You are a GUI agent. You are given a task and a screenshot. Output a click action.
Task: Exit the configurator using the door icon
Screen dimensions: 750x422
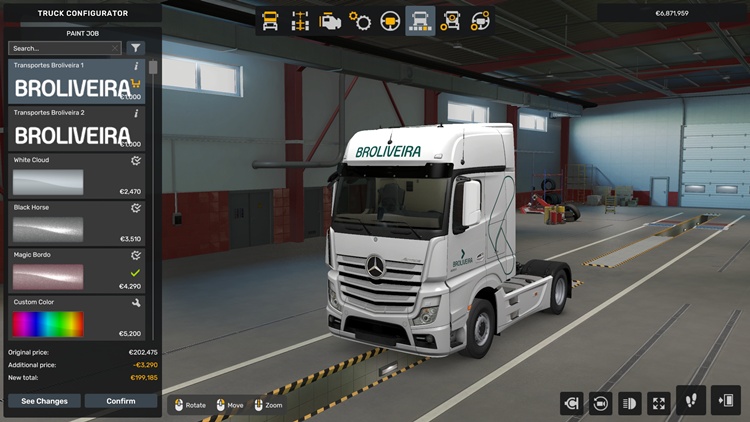726,401
